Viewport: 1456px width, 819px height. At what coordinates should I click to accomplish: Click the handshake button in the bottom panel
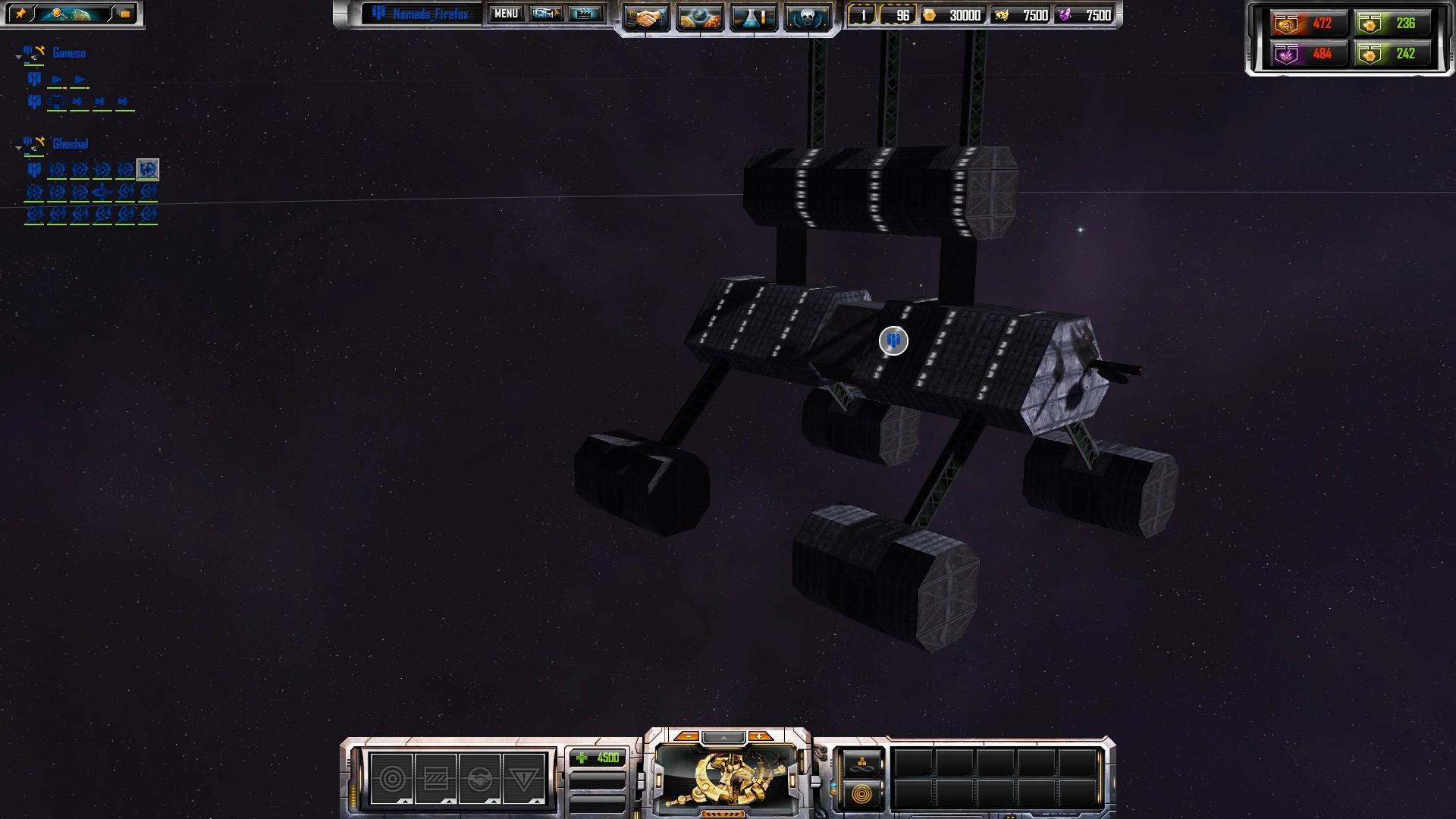pyautogui.click(x=479, y=779)
